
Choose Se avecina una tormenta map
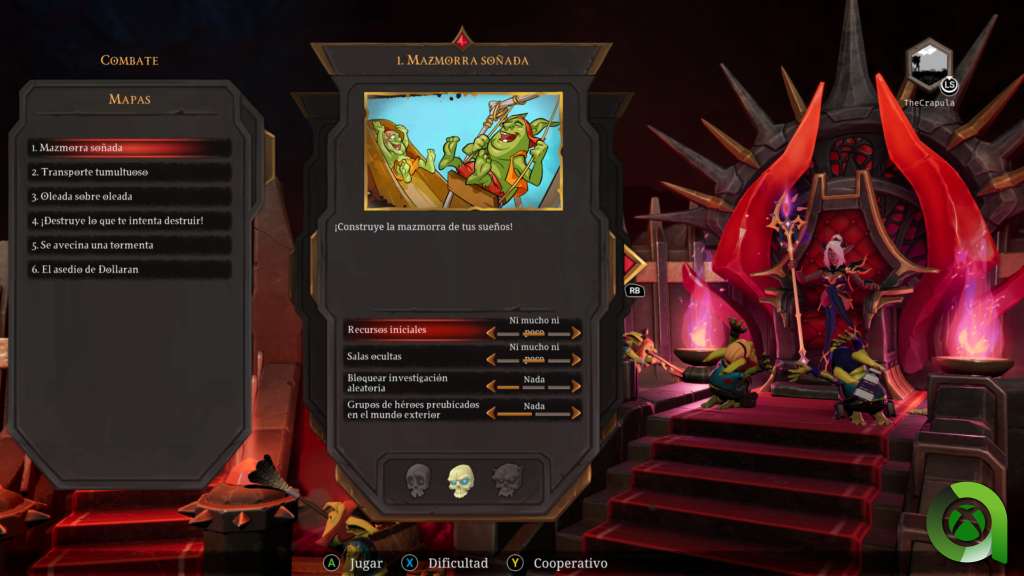130,245
